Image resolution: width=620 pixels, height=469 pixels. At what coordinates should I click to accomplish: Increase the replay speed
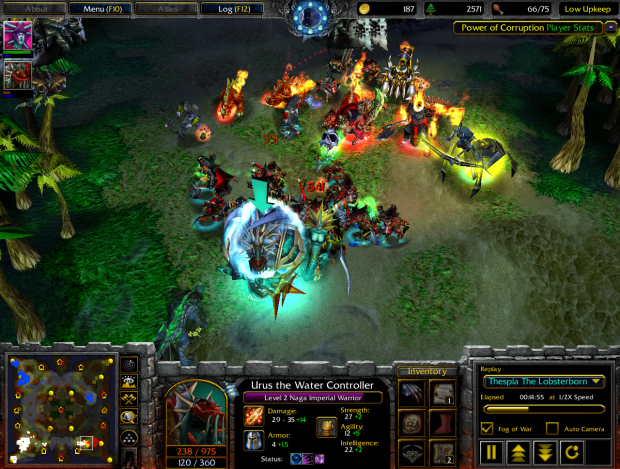pos(519,452)
